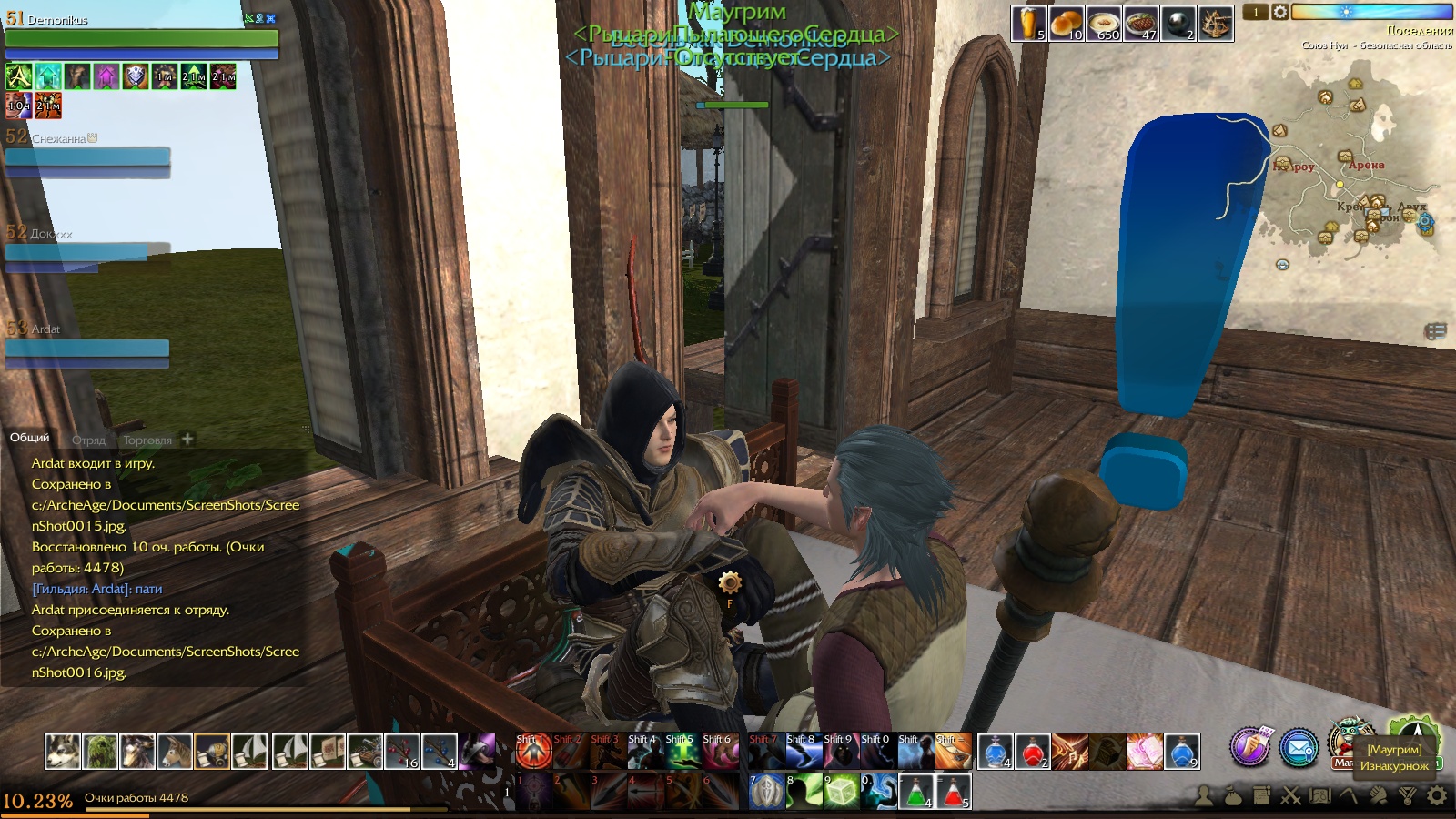
Task: Open the Торговля chat tab
Action: coord(147,440)
